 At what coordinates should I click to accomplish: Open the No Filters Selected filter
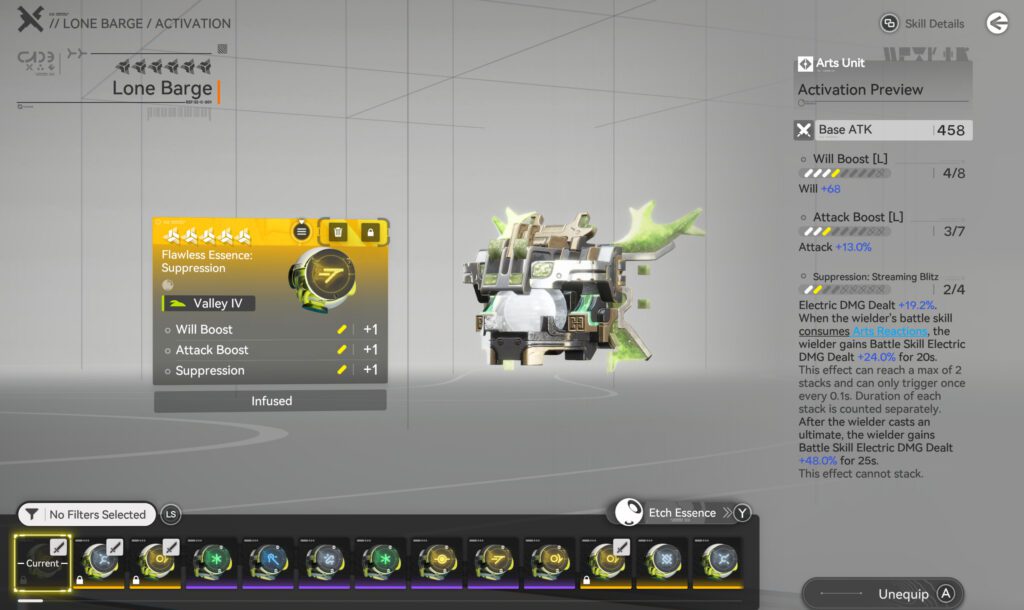pos(87,514)
